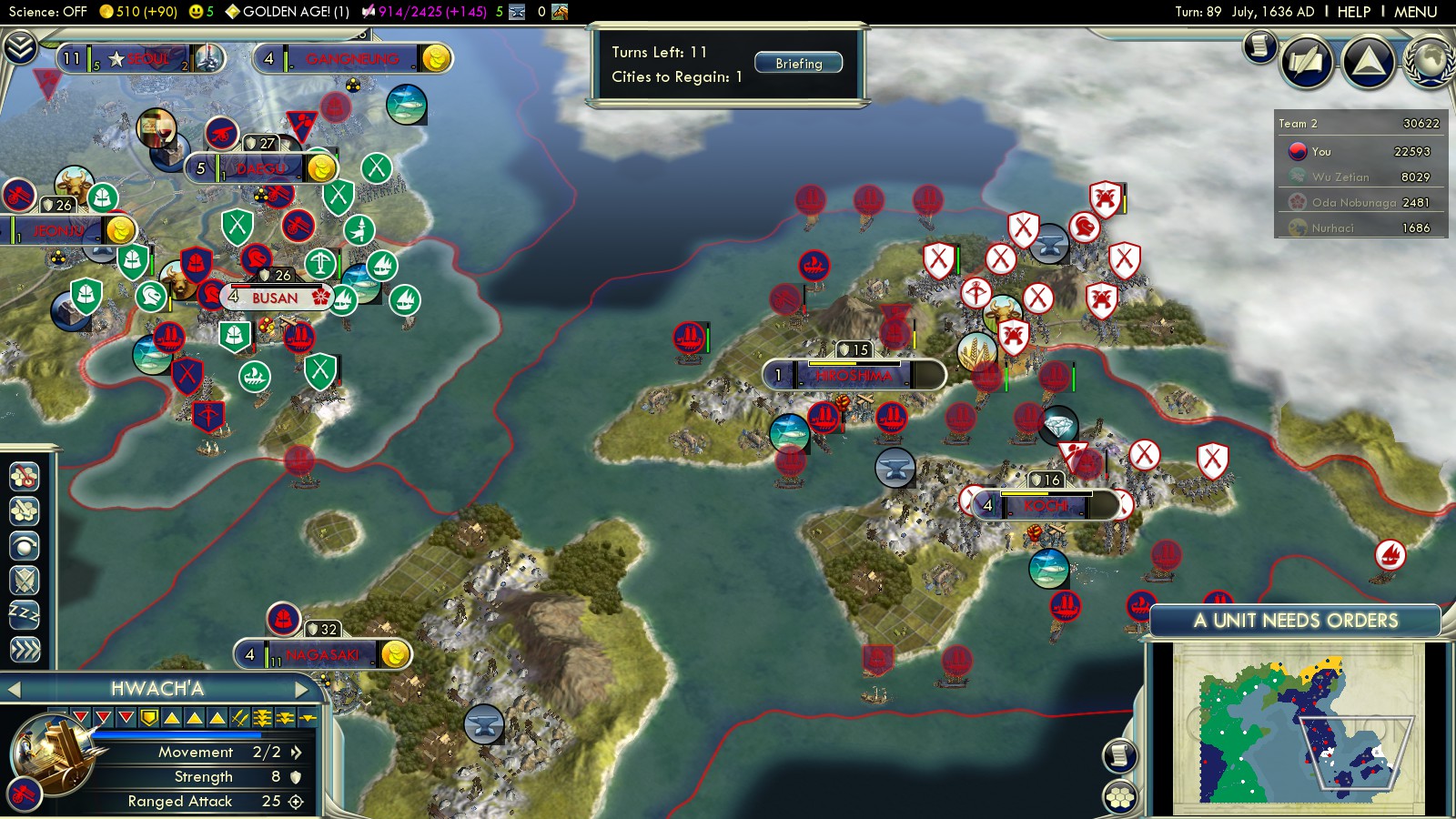Open the HELP (Civilopedia) link
This screenshot has width=1456, height=819.
pyautogui.click(x=1353, y=12)
